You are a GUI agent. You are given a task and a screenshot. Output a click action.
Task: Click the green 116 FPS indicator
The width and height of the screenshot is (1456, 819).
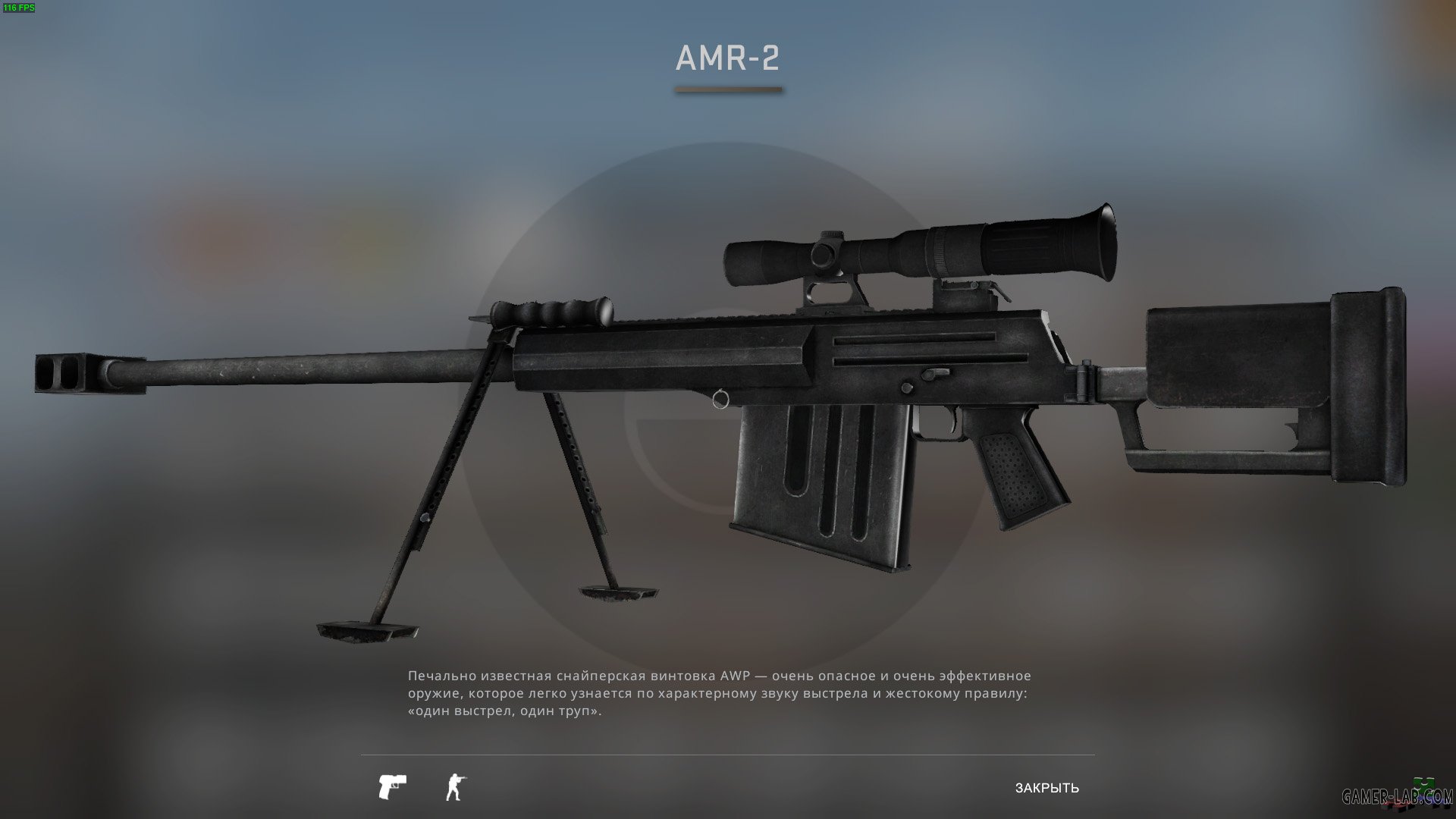[x=20, y=9]
